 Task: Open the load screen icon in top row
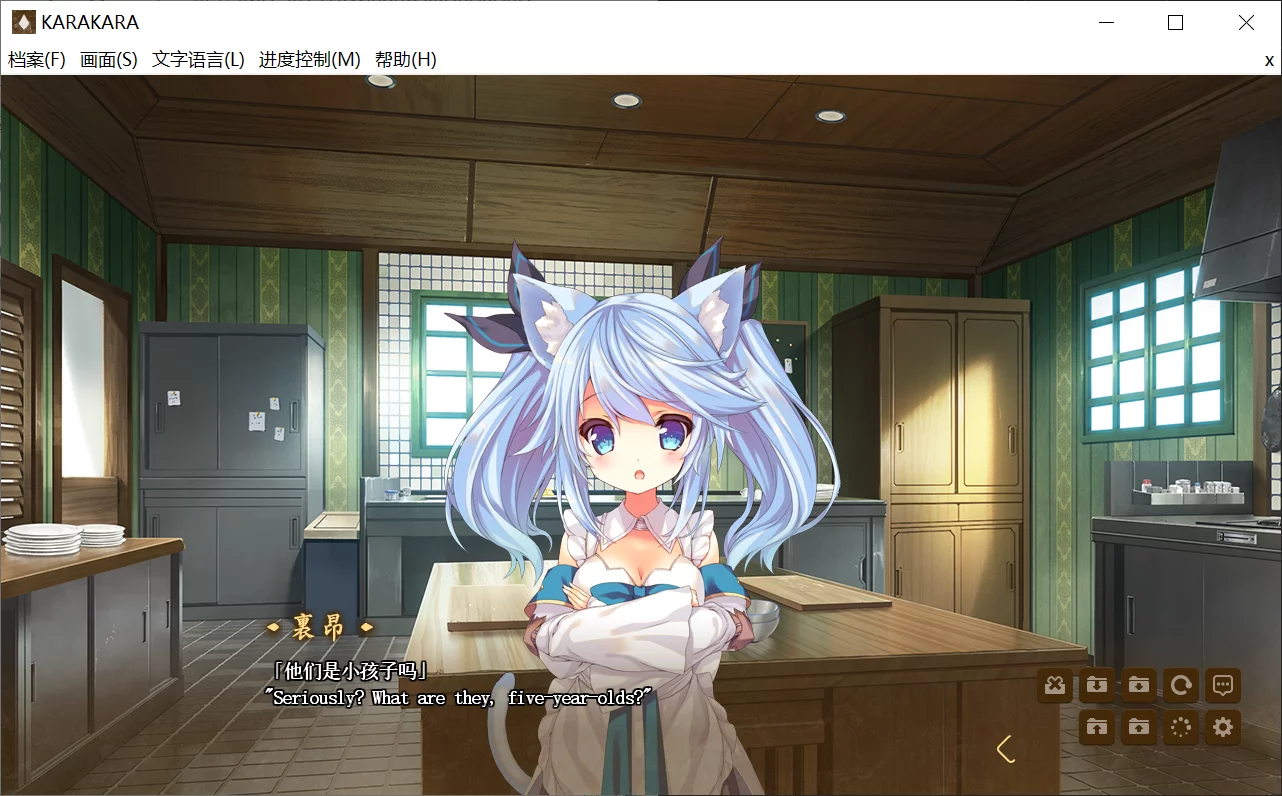(1139, 685)
